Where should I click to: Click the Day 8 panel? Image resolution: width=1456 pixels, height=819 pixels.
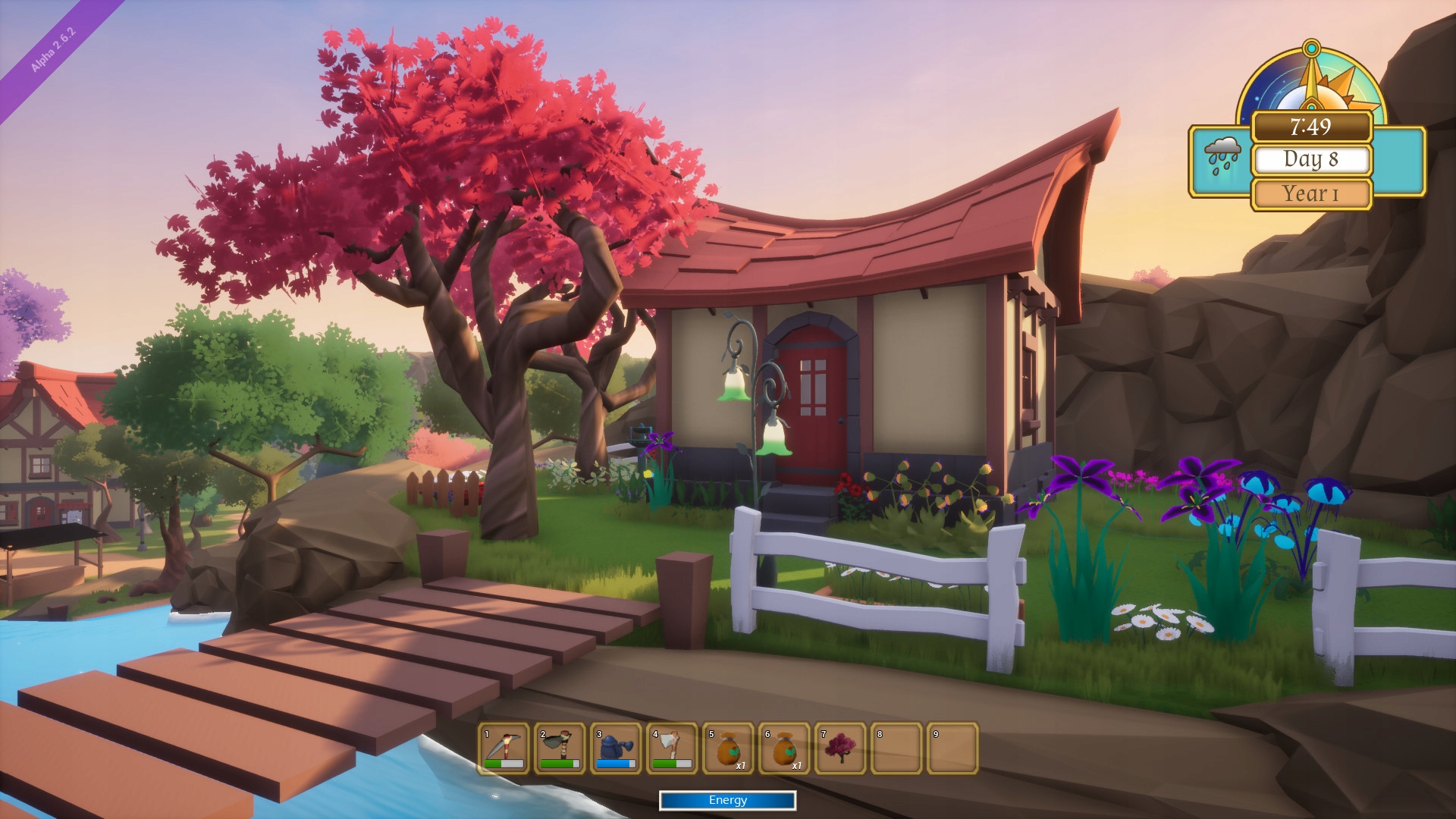(x=1311, y=160)
